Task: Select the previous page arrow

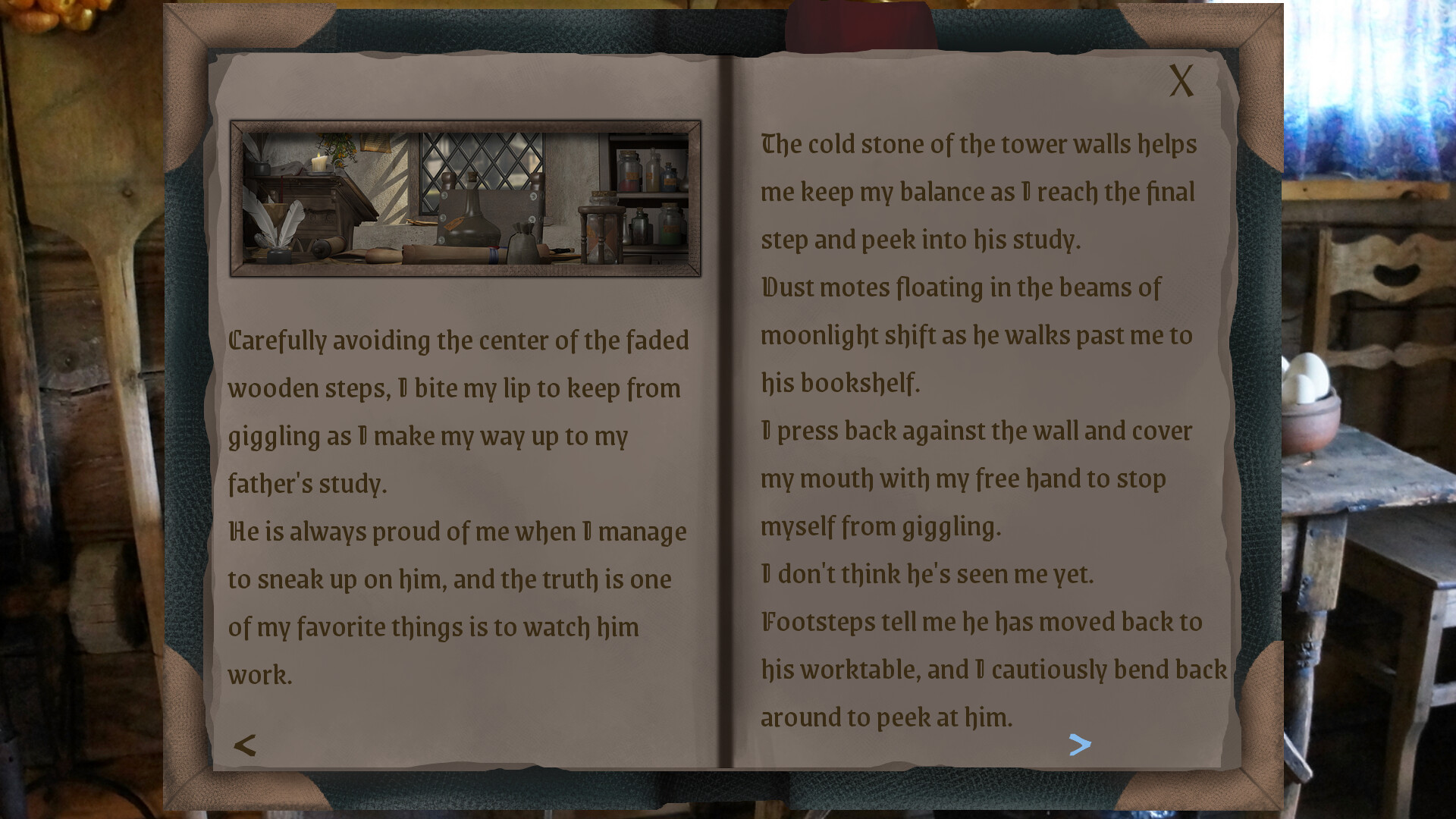Action: 244,745
